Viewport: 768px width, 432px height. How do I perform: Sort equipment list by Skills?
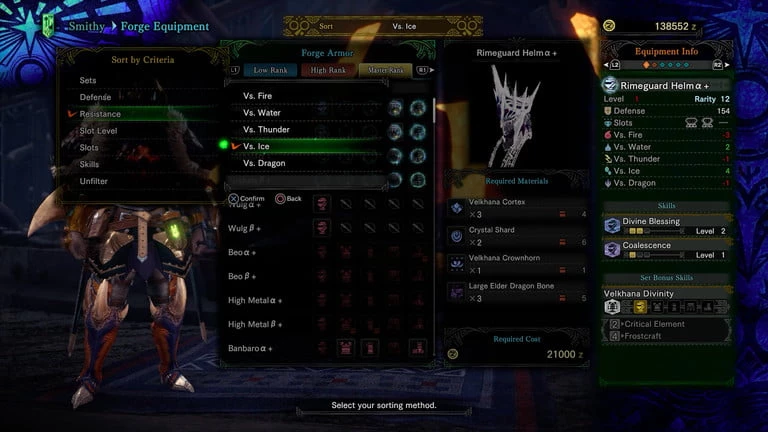pyautogui.click(x=90, y=164)
